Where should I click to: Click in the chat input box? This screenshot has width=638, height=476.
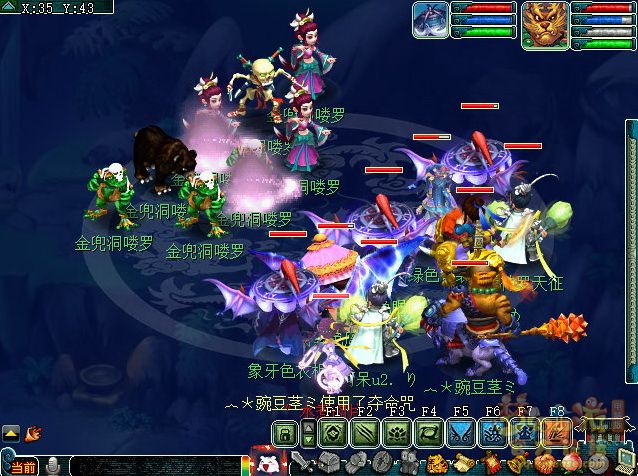[x=150, y=467]
